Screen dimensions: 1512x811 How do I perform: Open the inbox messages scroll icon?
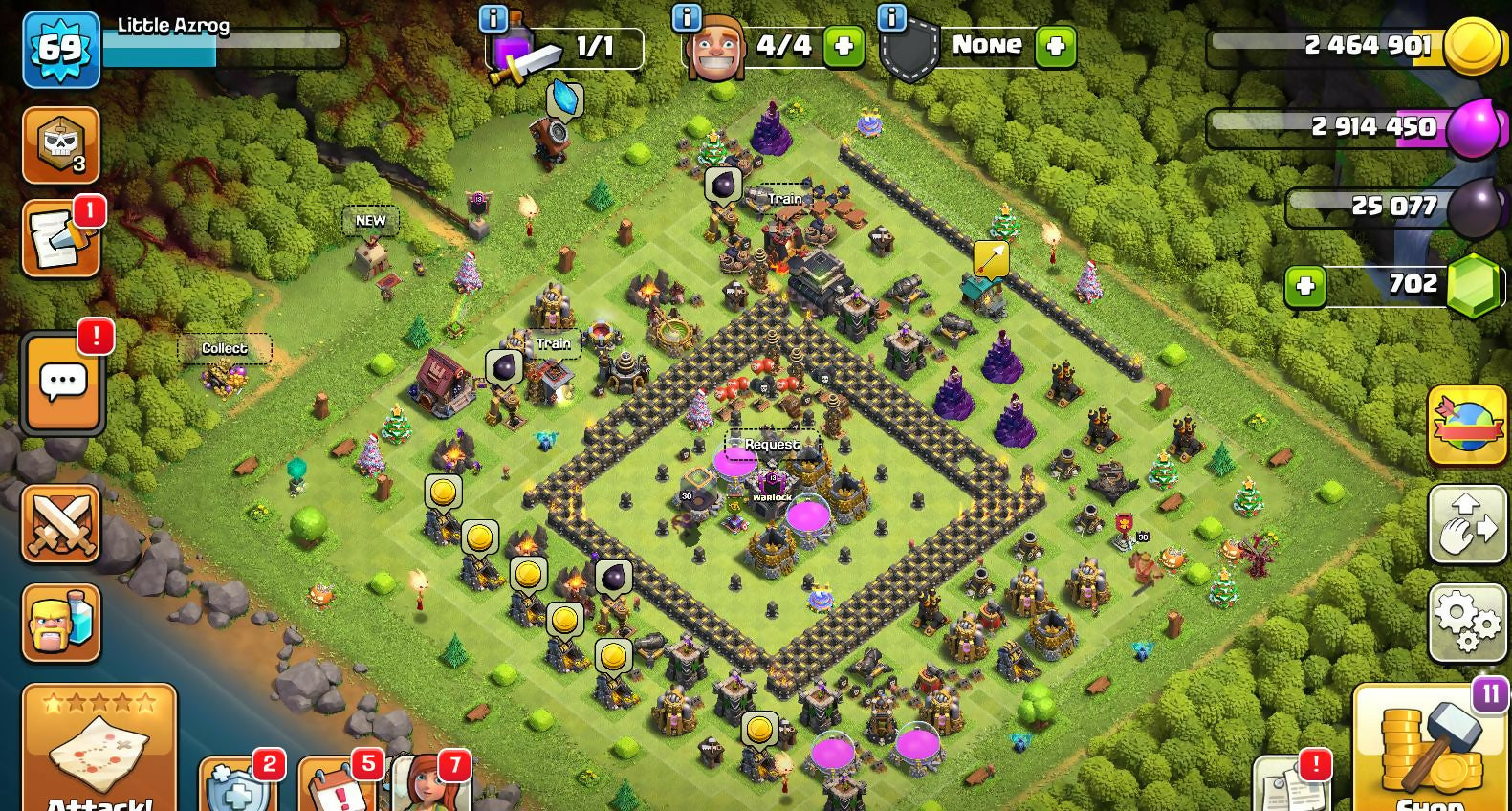61,239
